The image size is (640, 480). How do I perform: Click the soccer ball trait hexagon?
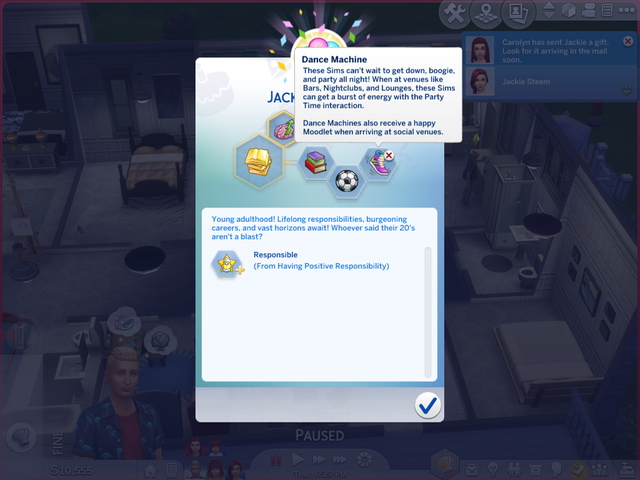point(346,183)
